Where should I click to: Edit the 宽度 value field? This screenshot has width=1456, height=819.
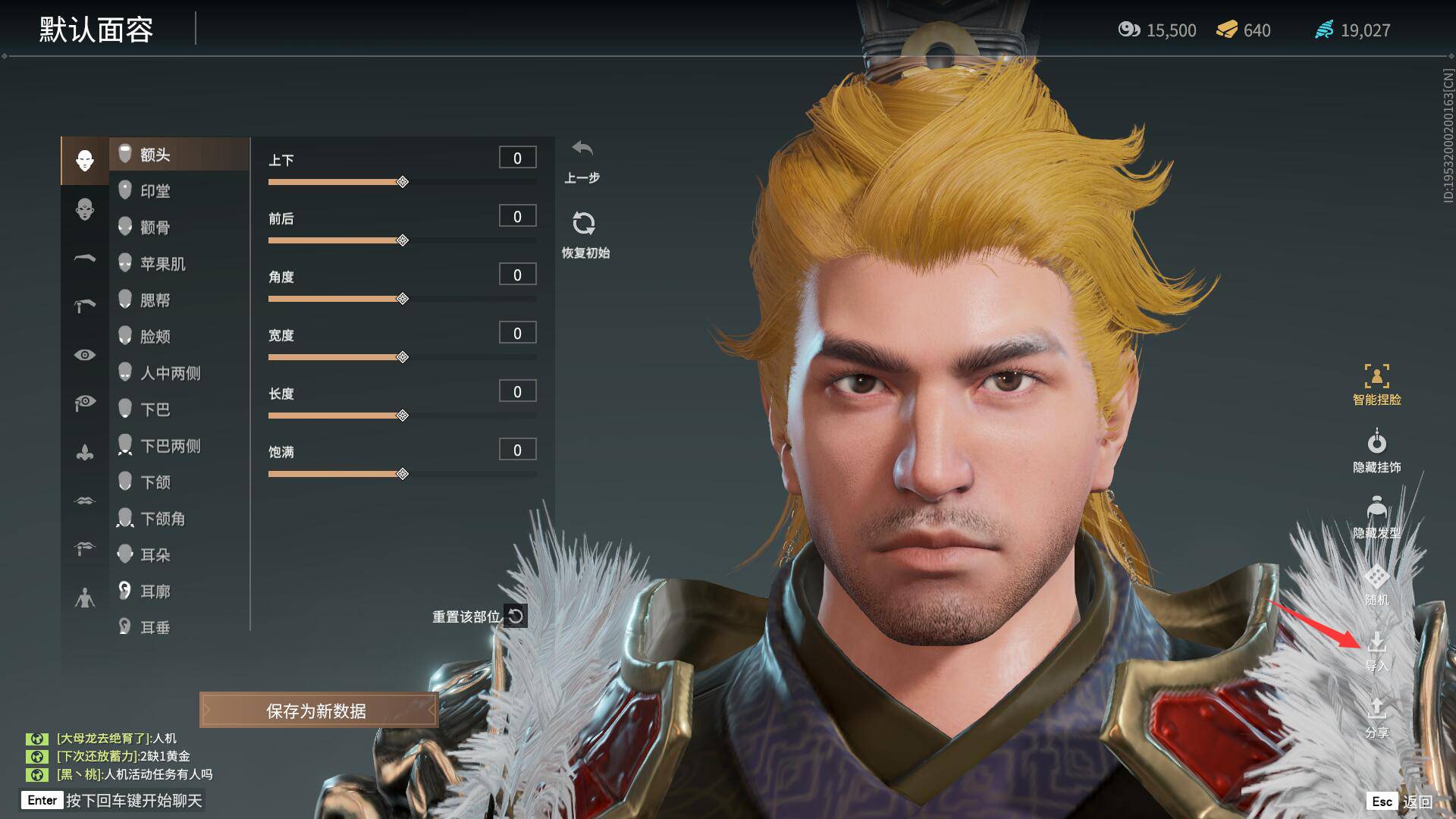click(517, 333)
